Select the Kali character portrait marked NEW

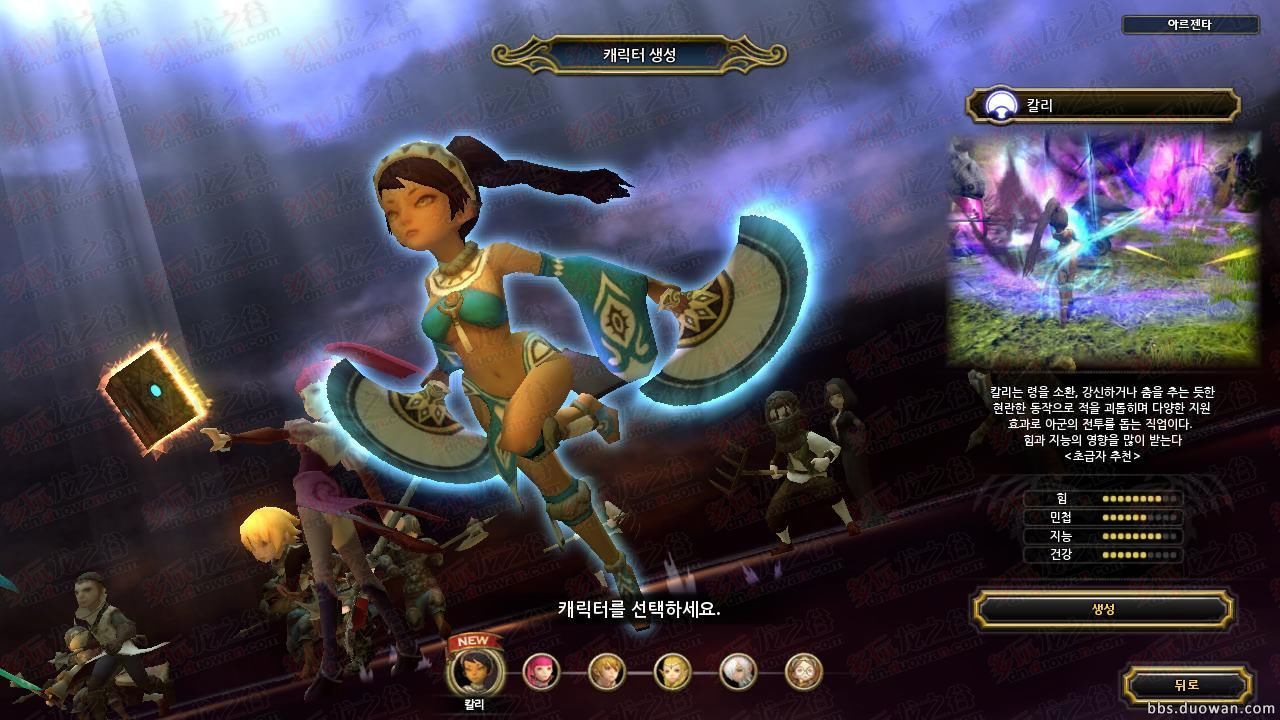(x=467, y=670)
